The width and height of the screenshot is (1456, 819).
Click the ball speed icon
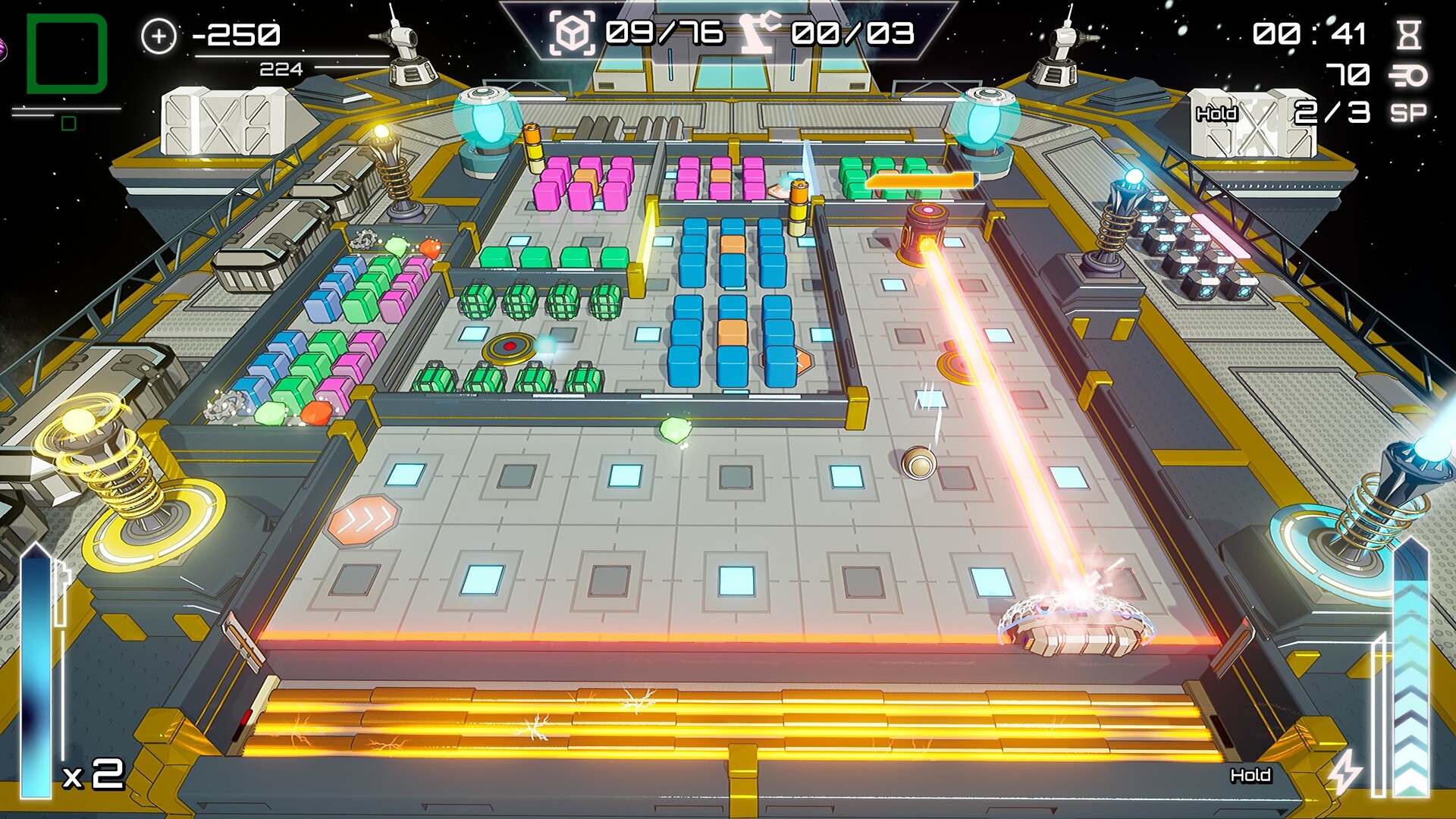[x=1408, y=75]
